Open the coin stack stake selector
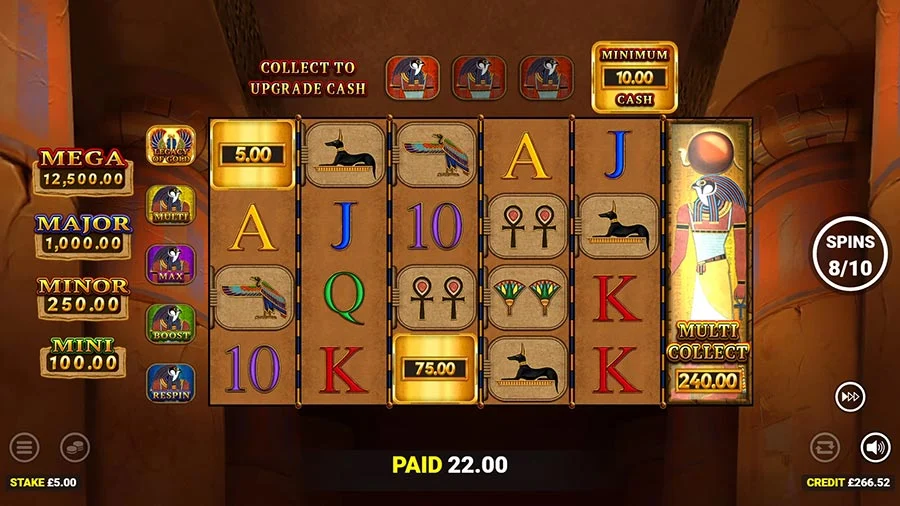 click(x=74, y=447)
